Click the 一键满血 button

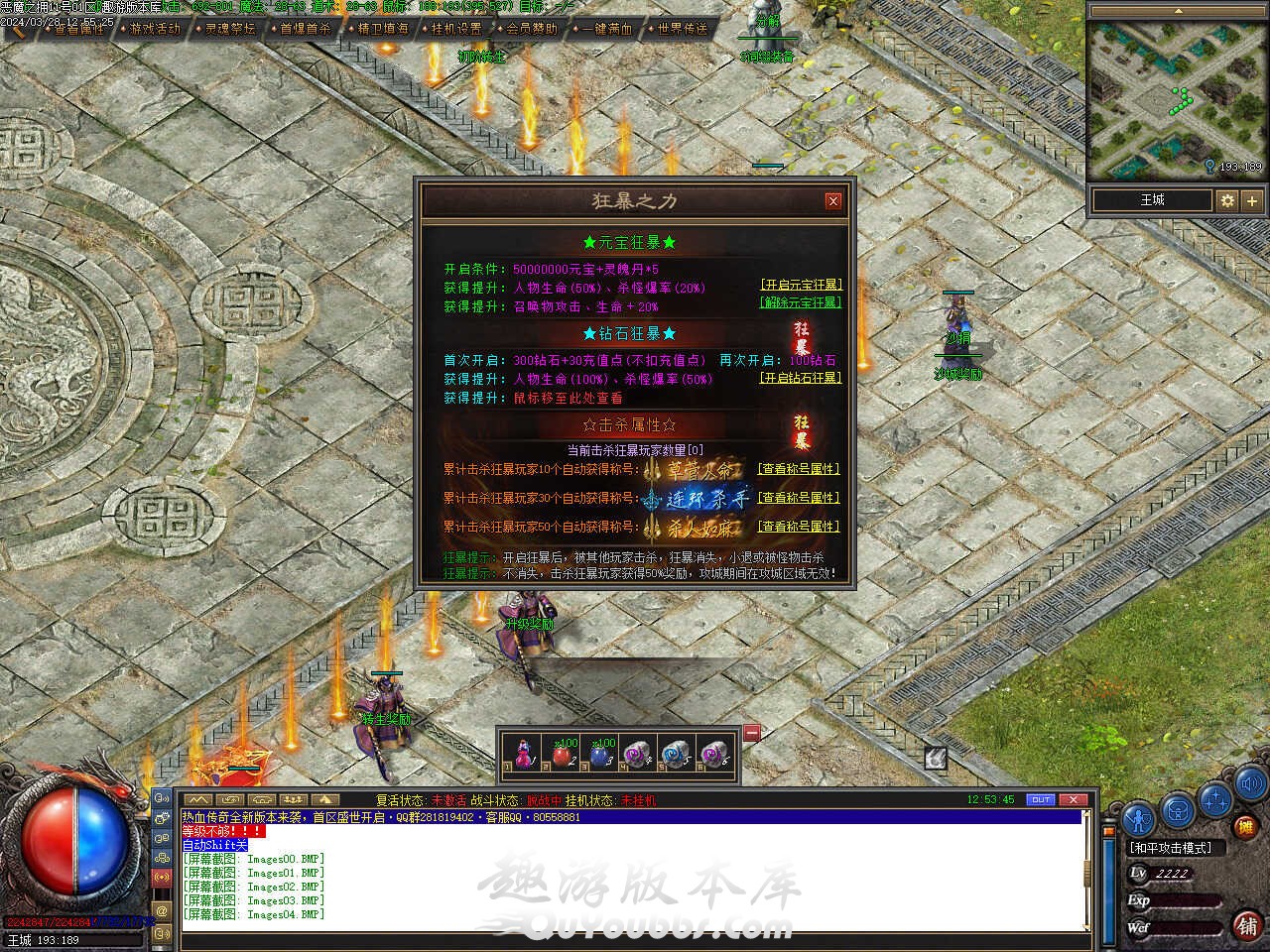tap(607, 29)
